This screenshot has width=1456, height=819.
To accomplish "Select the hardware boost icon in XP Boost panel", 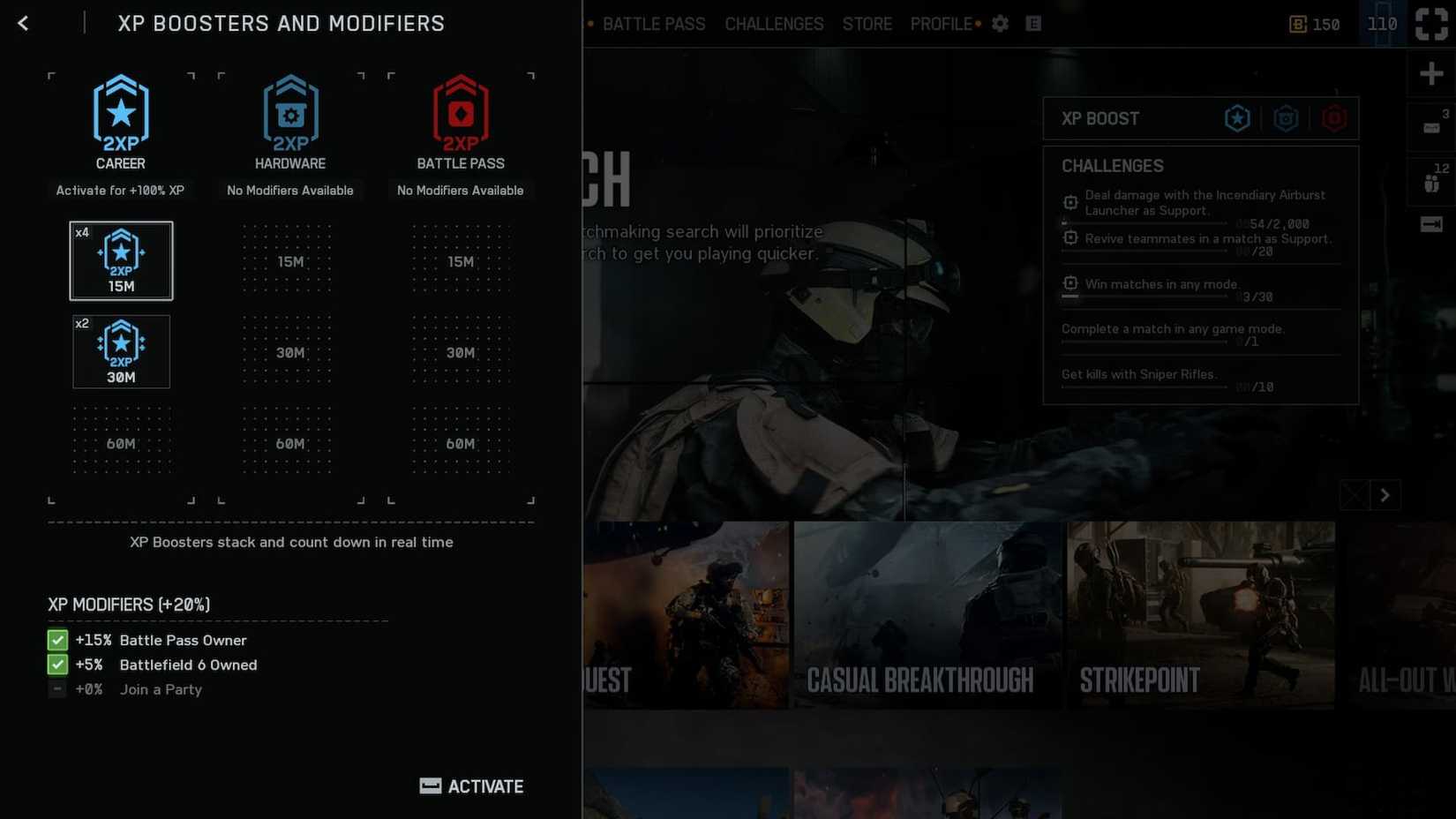I will 1286,117.
